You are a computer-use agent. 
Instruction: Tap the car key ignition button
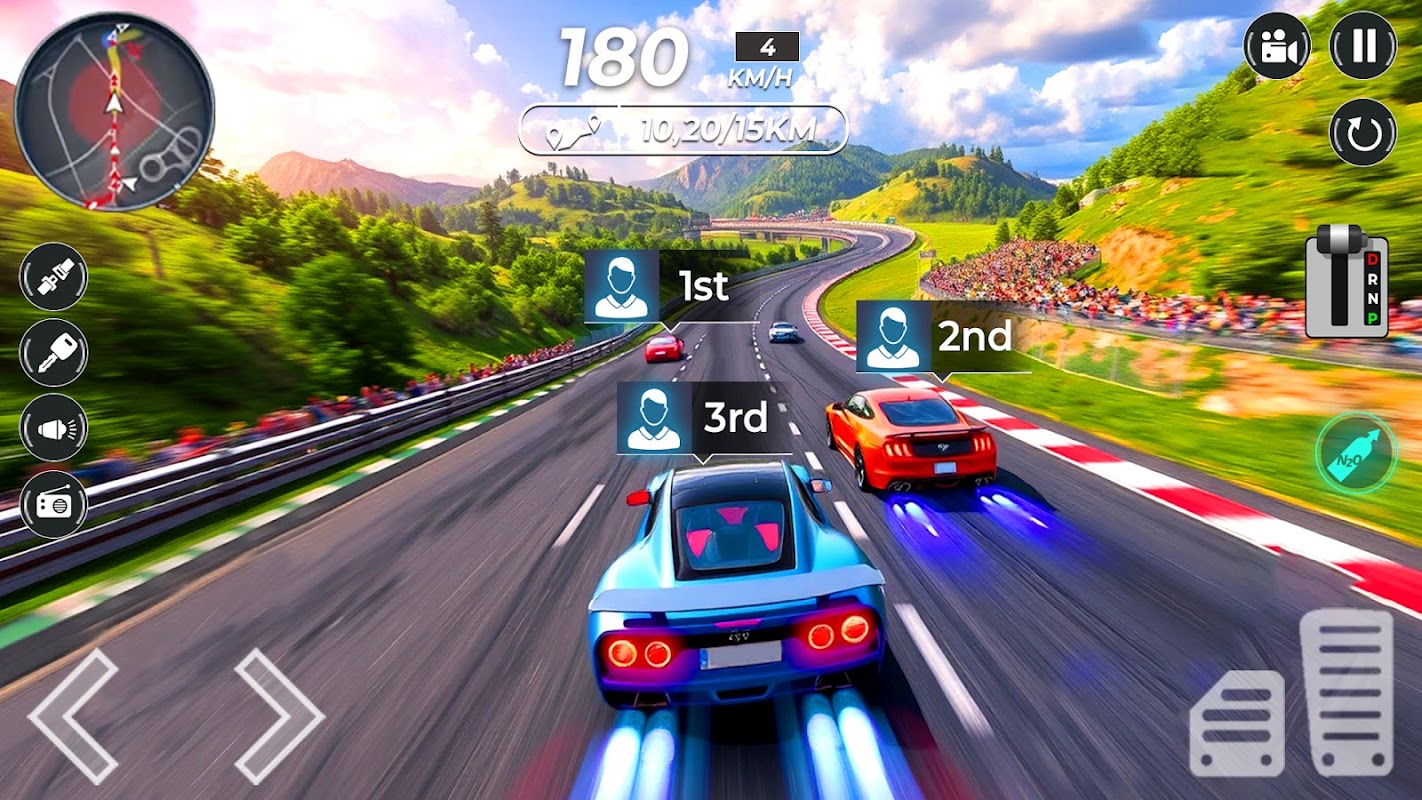(54, 352)
